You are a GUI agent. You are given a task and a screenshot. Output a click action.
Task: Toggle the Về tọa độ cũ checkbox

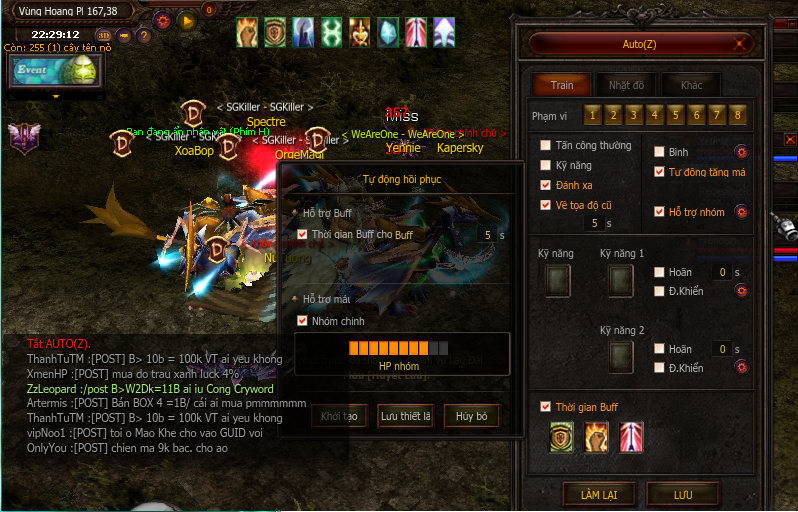tap(545, 205)
